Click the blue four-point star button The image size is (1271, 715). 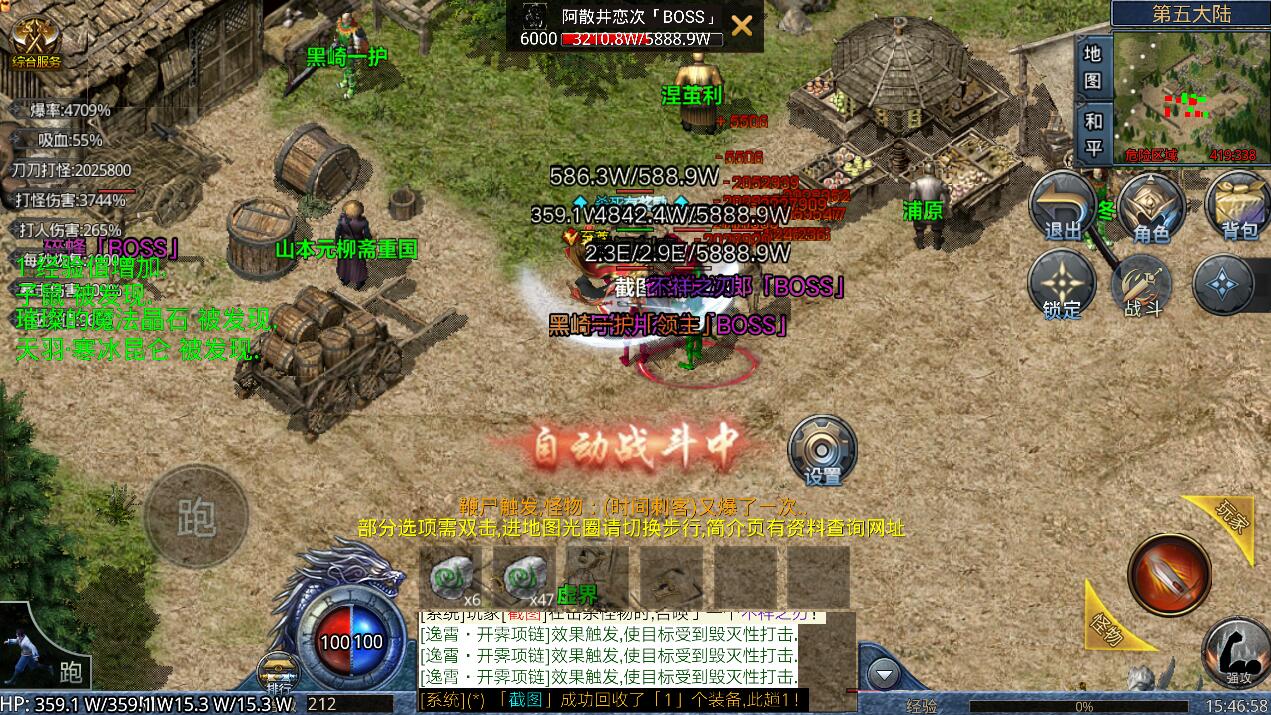tap(1224, 284)
